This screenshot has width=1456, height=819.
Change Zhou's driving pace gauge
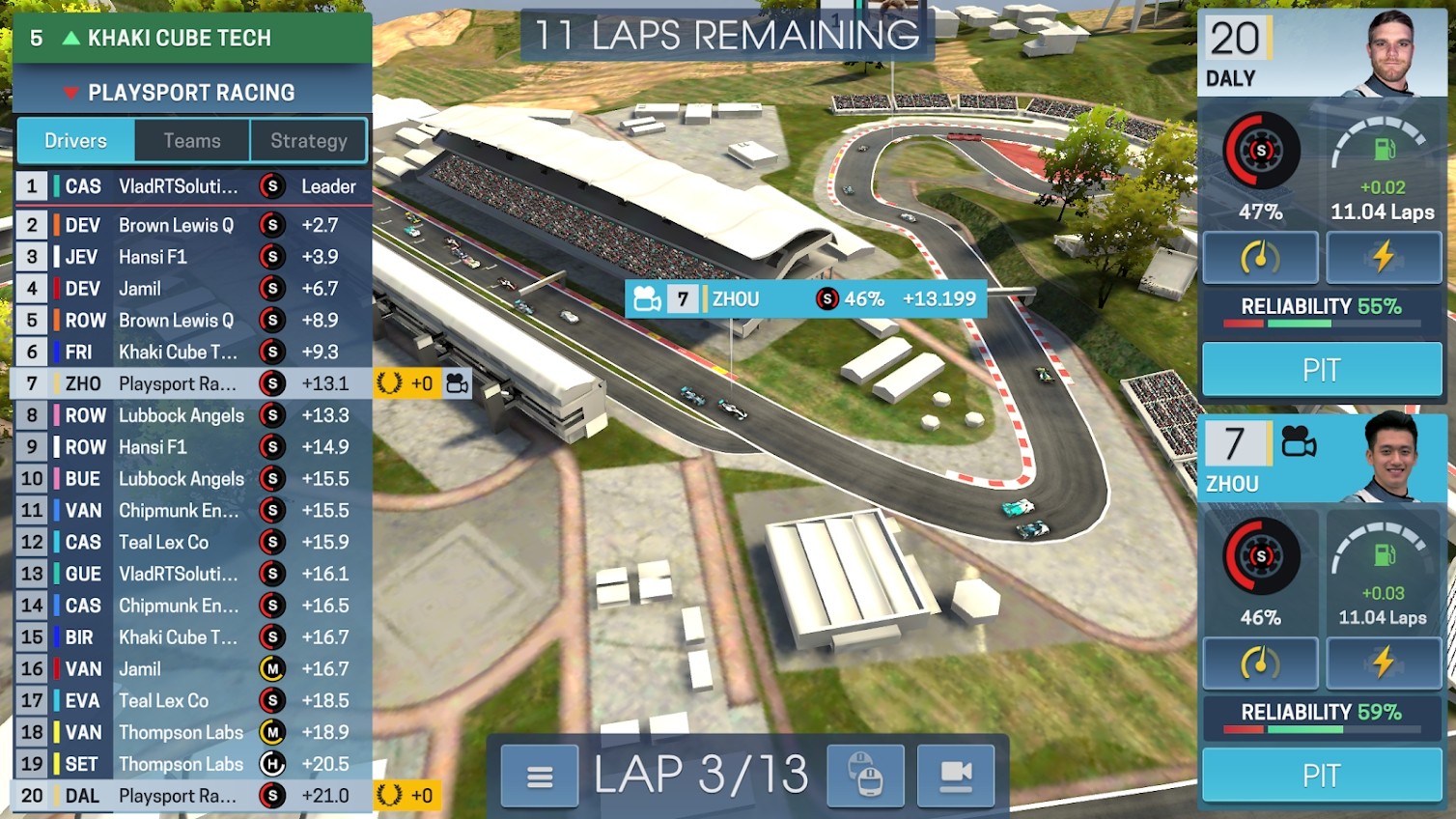tap(1260, 663)
